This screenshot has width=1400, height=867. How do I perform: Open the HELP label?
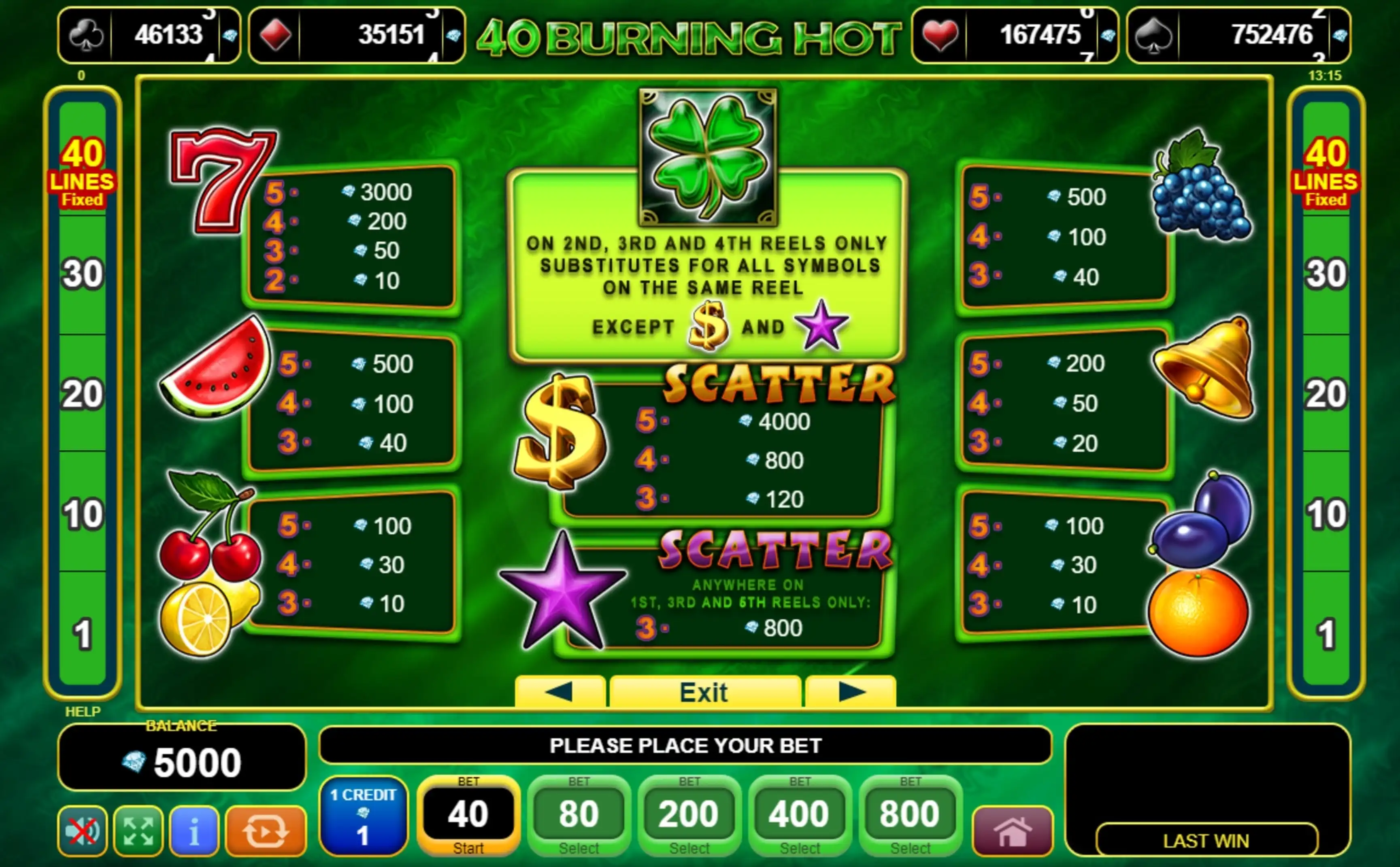tap(83, 712)
